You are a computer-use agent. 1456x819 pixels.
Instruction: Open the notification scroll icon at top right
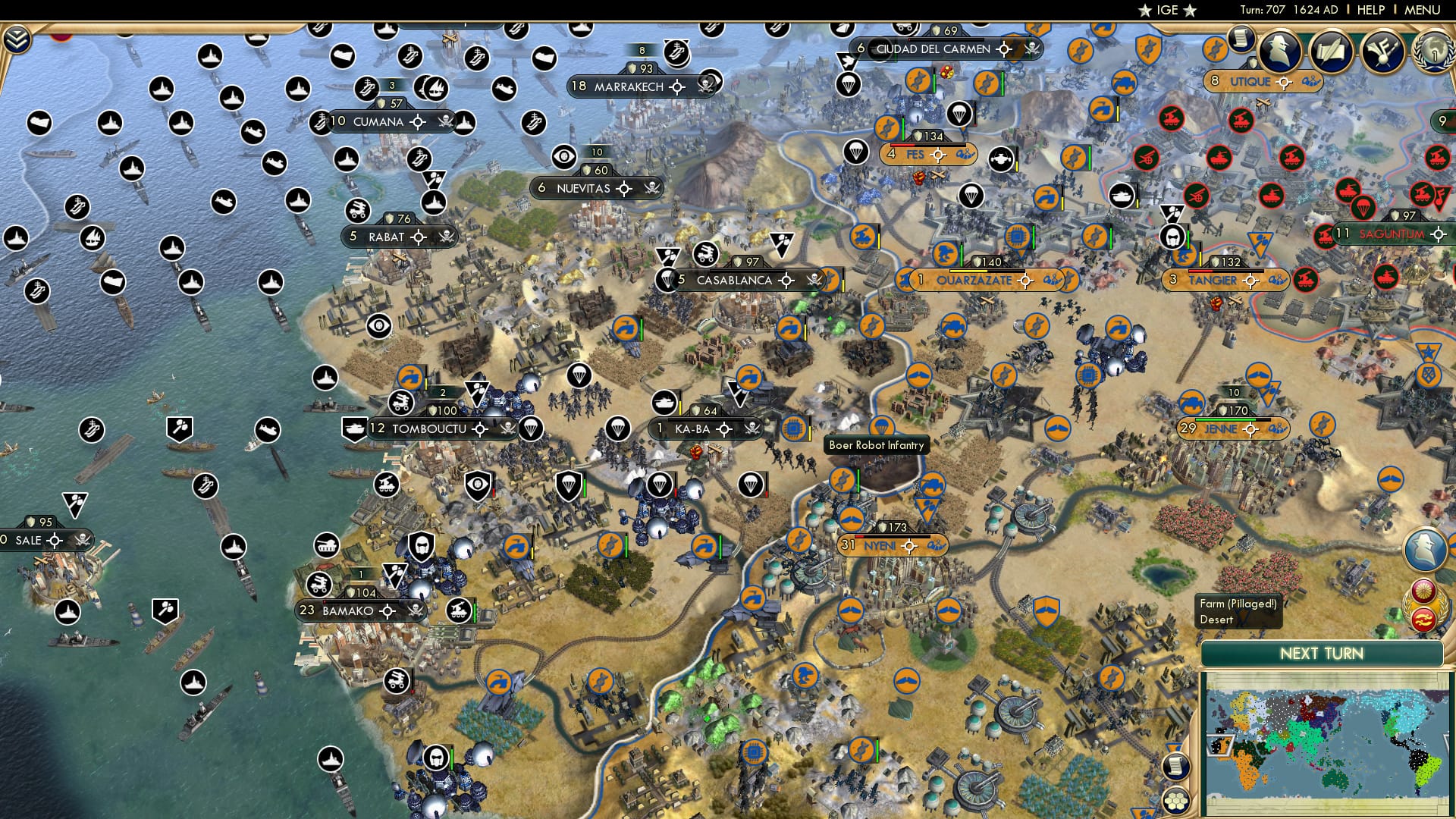click(x=1240, y=42)
